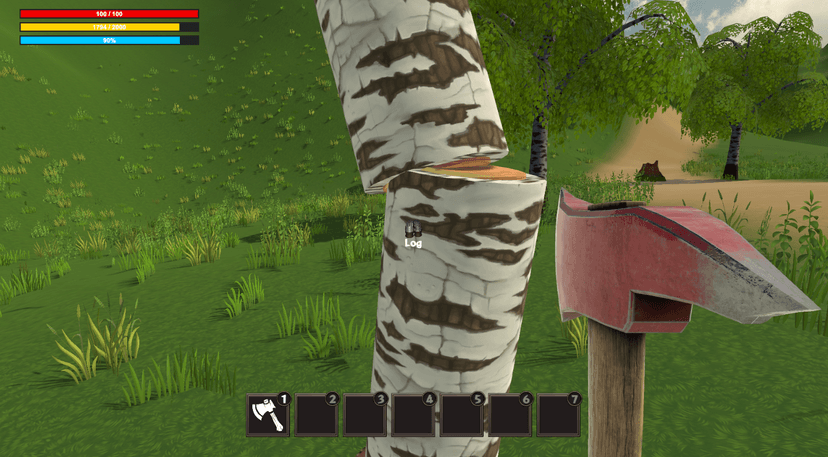The height and width of the screenshot is (457, 828).
Task: Choose empty hotbar slot 3
Action: 365,415
